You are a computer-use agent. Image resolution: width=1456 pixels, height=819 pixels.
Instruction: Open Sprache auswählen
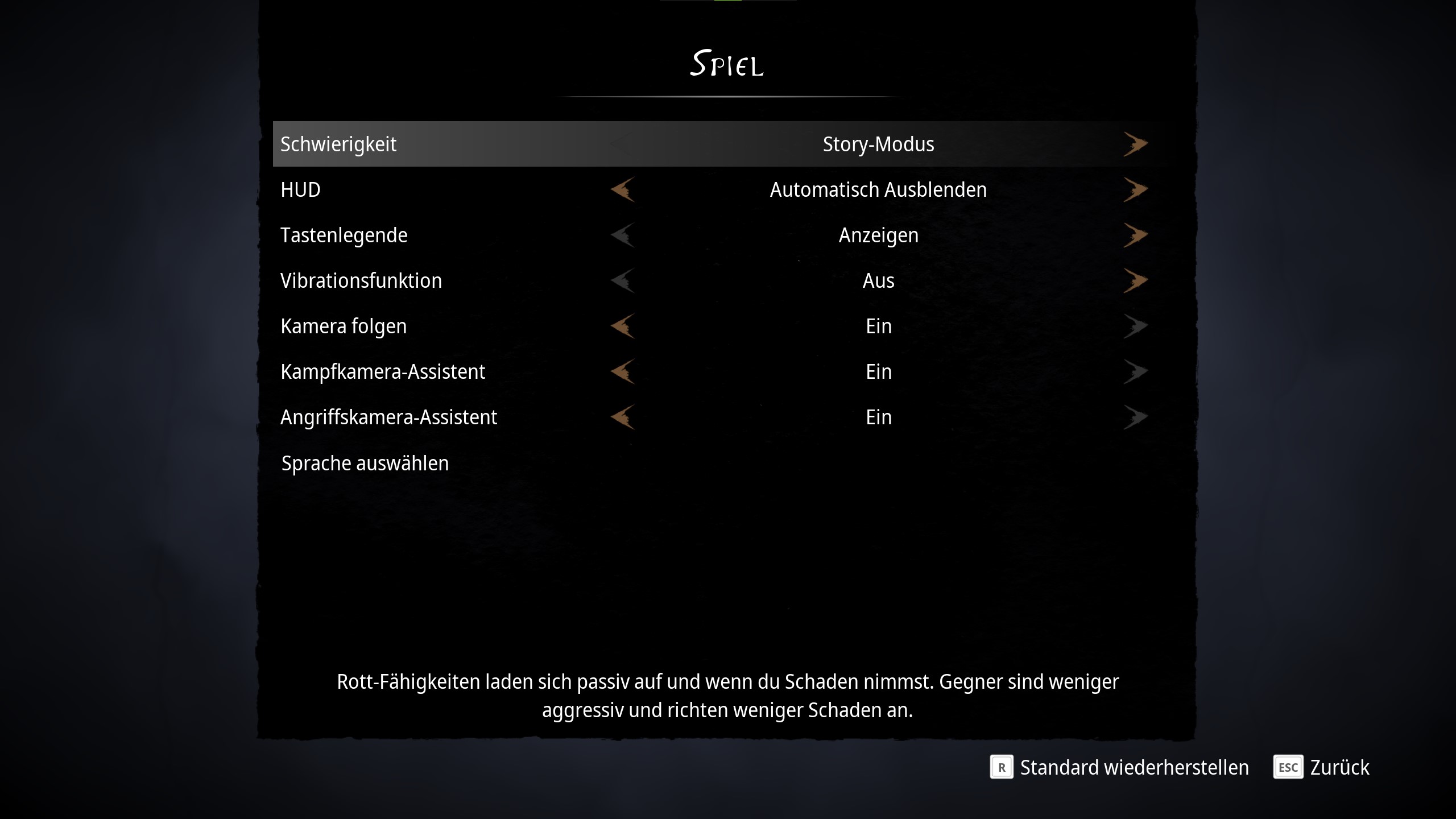[x=365, y=463]
